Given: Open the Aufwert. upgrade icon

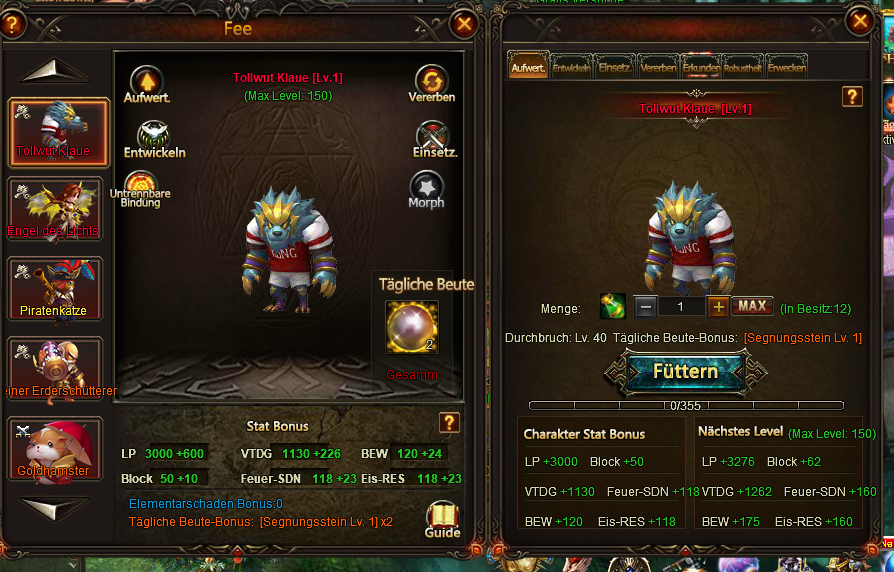Looking at the screenshot, I should tap(147, 85).
